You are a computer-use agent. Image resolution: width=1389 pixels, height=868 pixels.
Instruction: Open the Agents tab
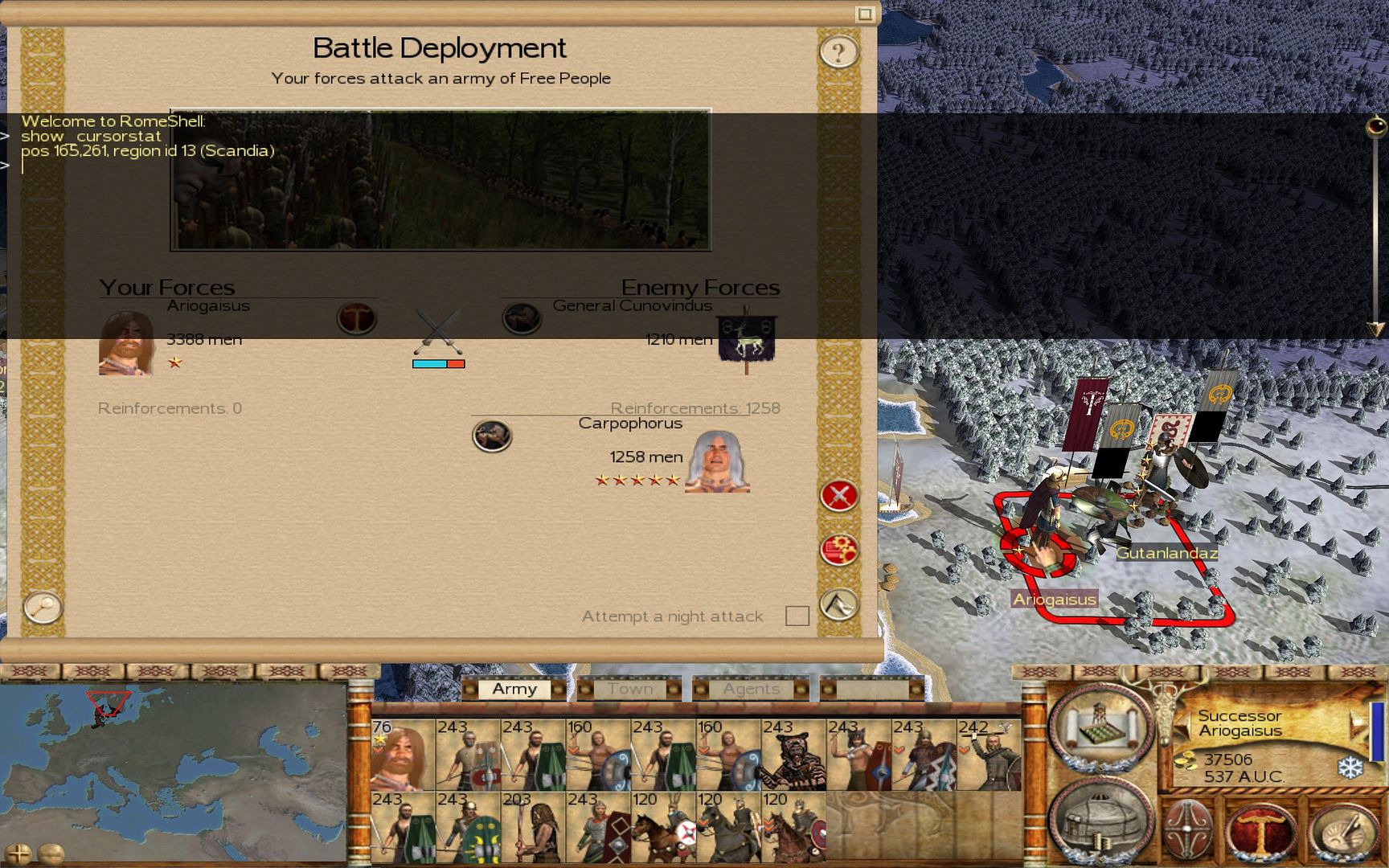(x=751, y=689)
